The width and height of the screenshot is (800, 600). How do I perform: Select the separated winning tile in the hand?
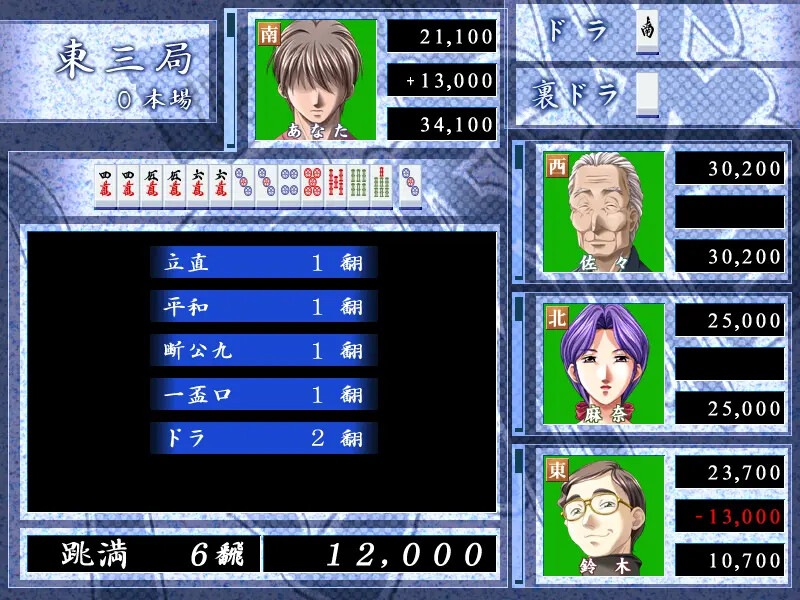point(410,187)
